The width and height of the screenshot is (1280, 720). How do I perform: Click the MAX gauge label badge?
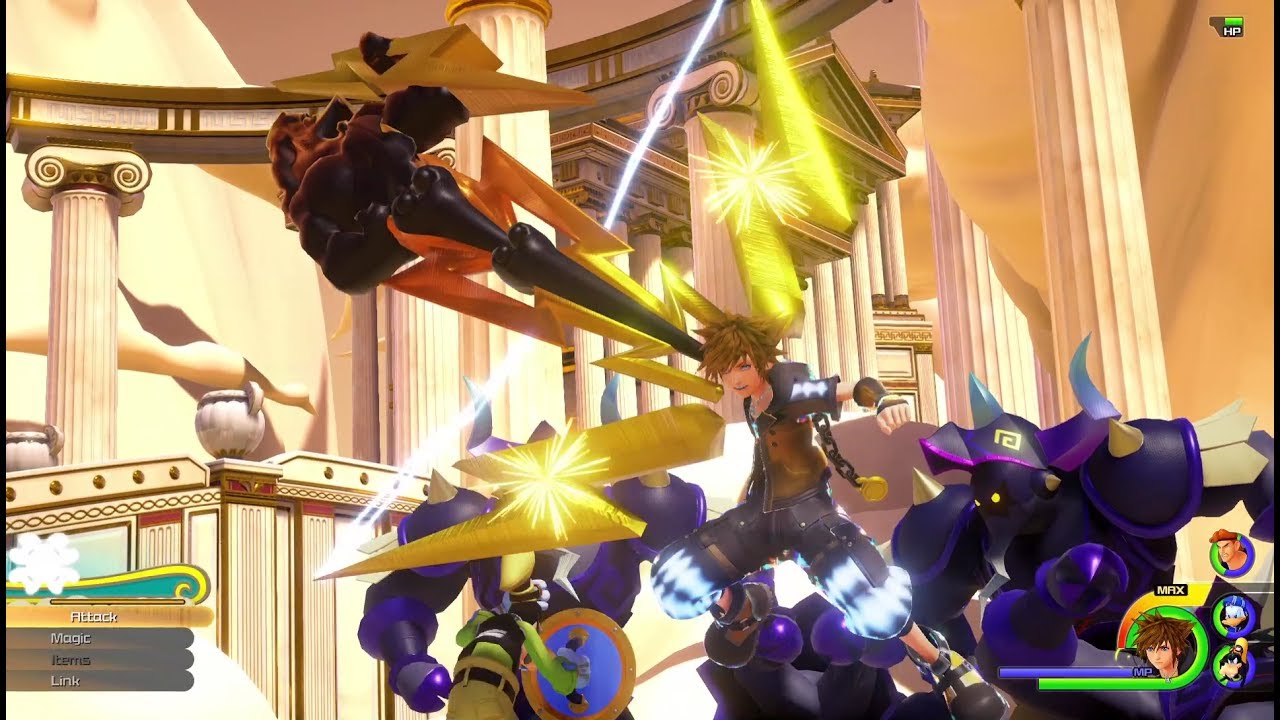tap(1170, 590)
